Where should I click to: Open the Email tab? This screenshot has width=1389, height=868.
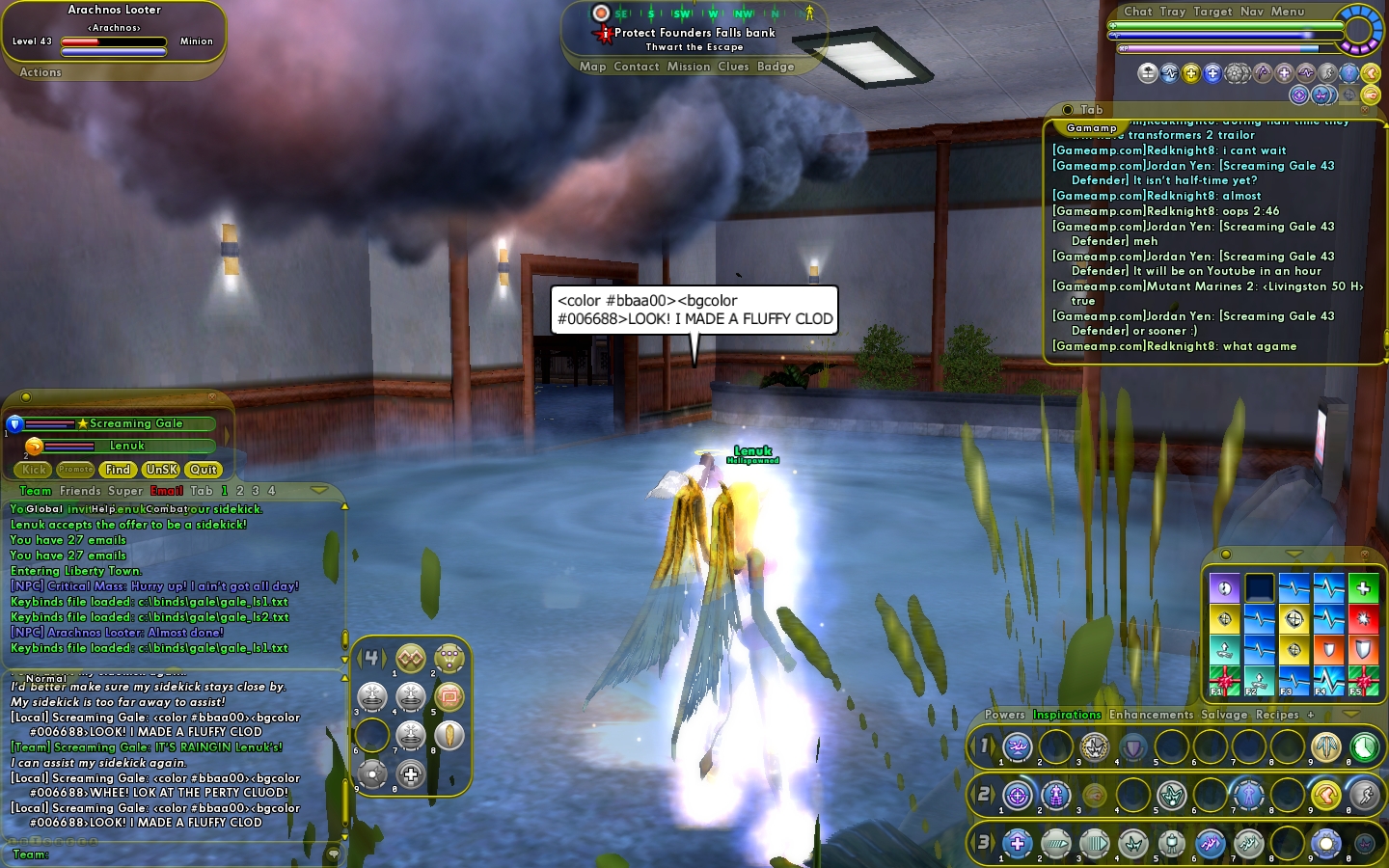(x=166, y=491)
